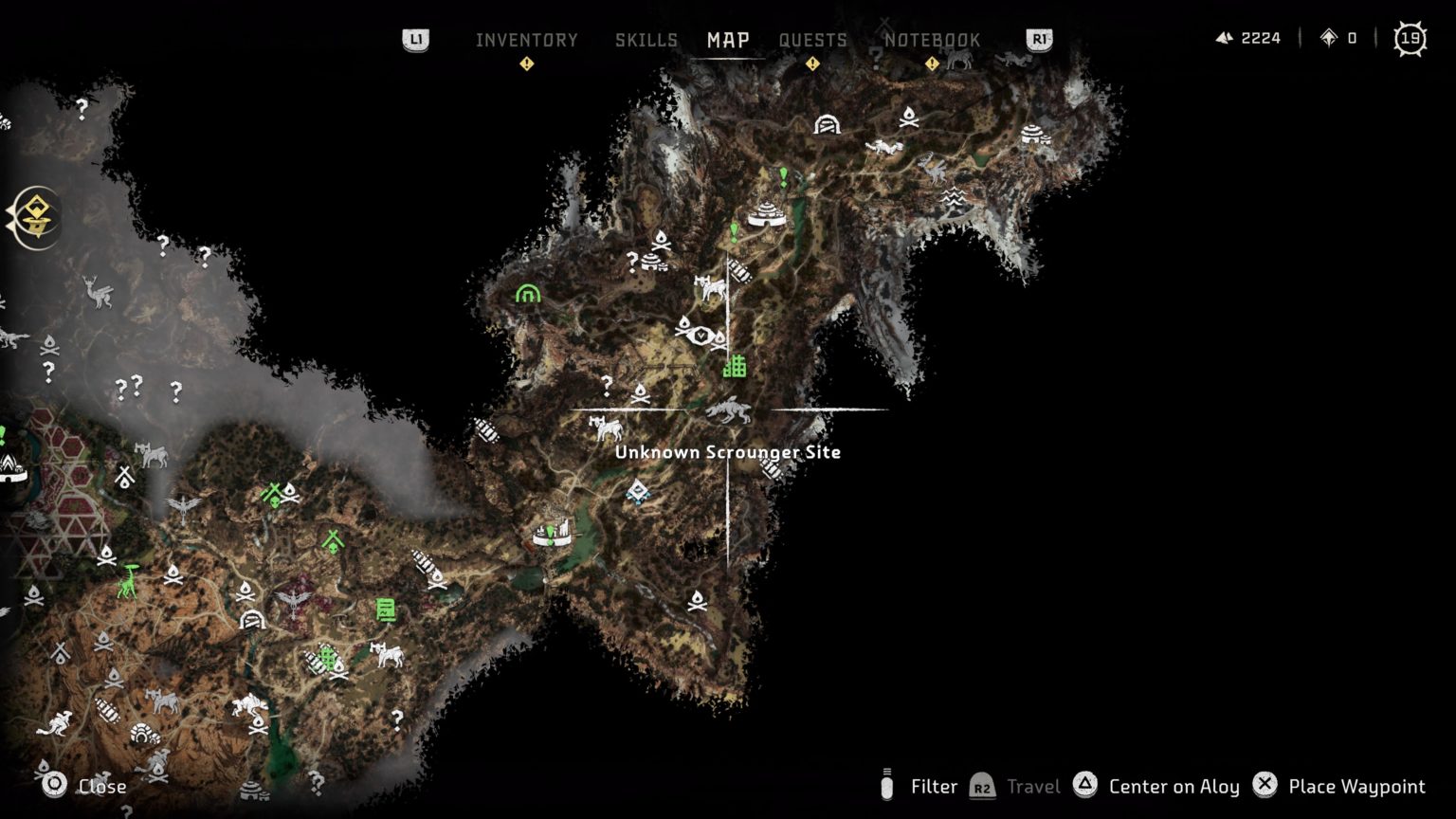Switch to the Inventory tab
Screen dimensions: 1456x819
[x=527, y=40]
